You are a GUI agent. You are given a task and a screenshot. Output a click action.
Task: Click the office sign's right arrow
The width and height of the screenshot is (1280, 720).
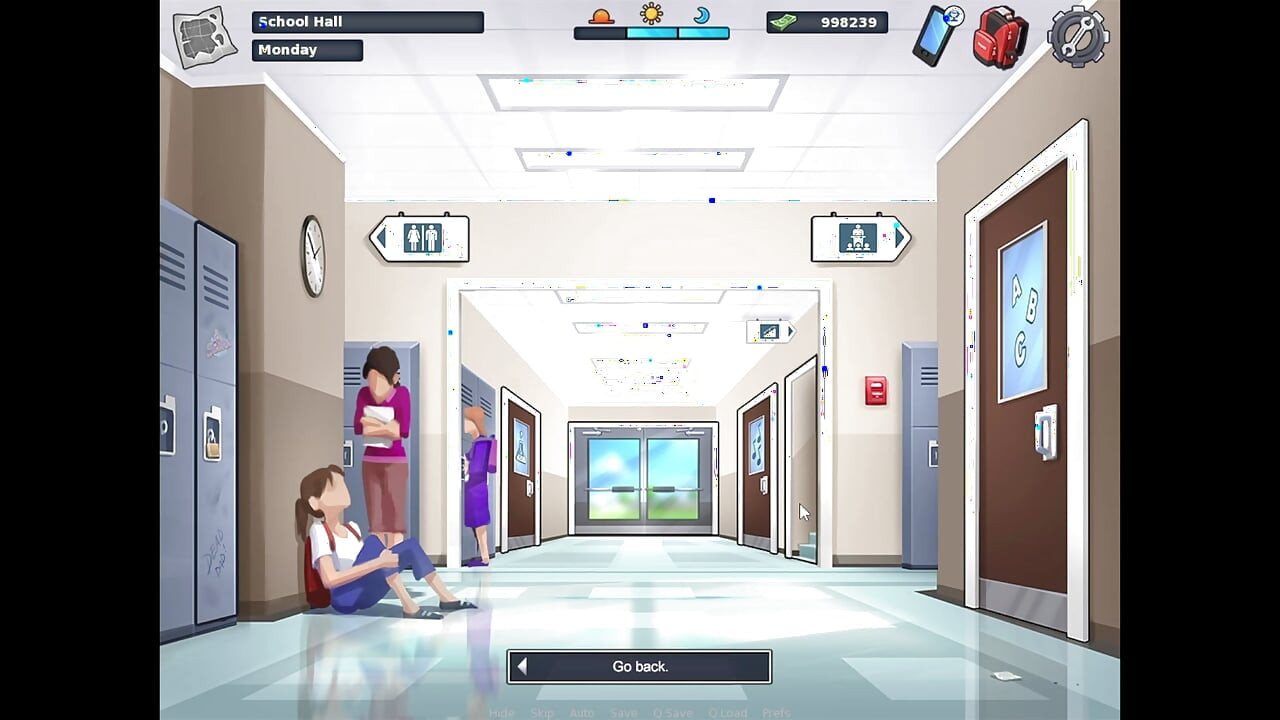tap(900, 236)
